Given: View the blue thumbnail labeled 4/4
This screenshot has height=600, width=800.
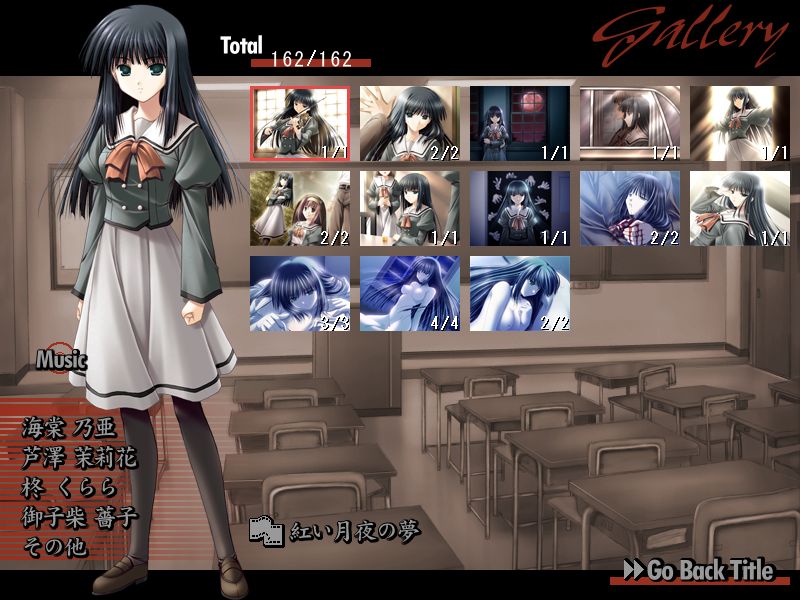Looking at the screenshot, I should [409, 293].
